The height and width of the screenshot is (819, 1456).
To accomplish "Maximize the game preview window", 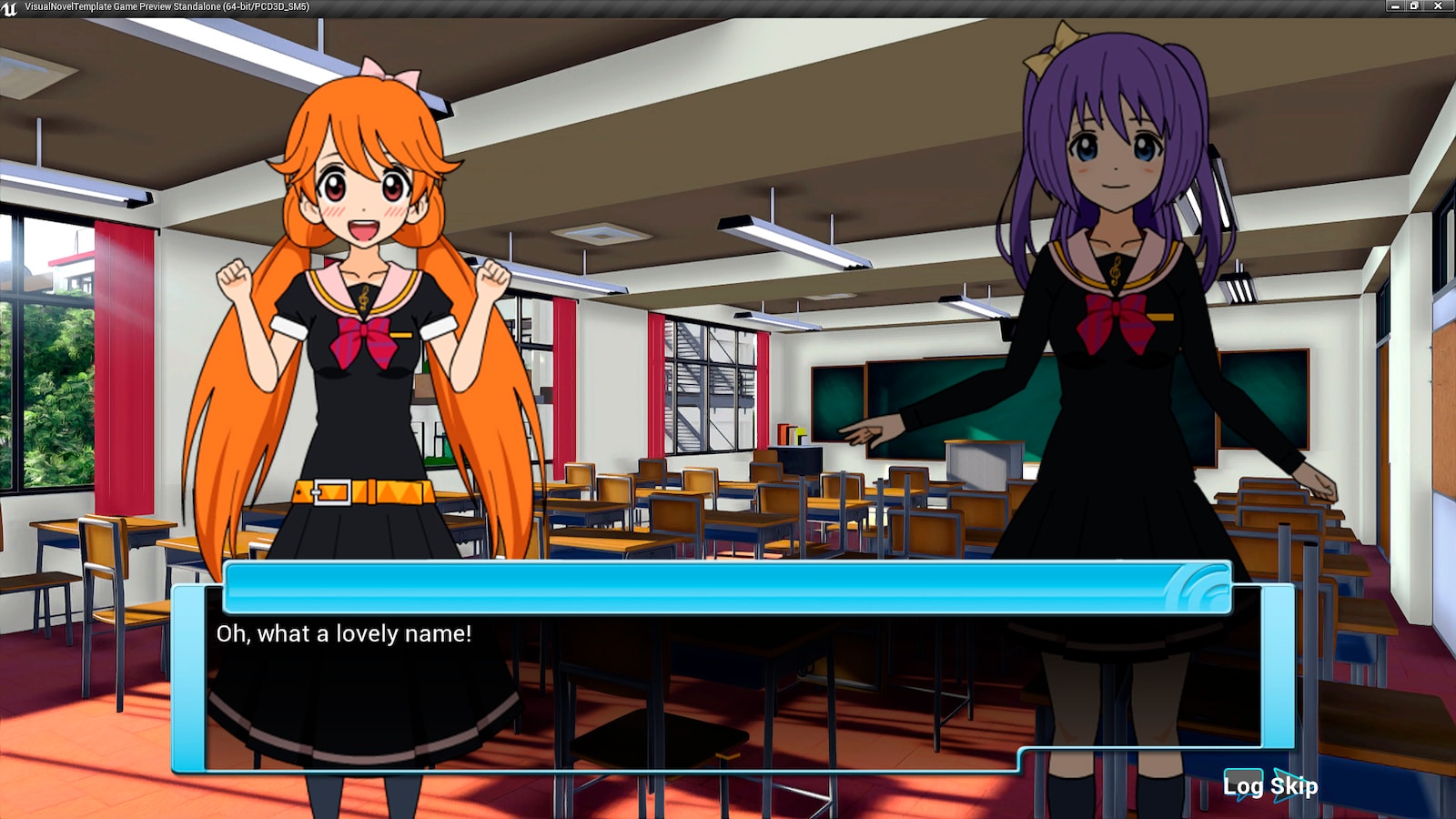I will click(1413, 6).
